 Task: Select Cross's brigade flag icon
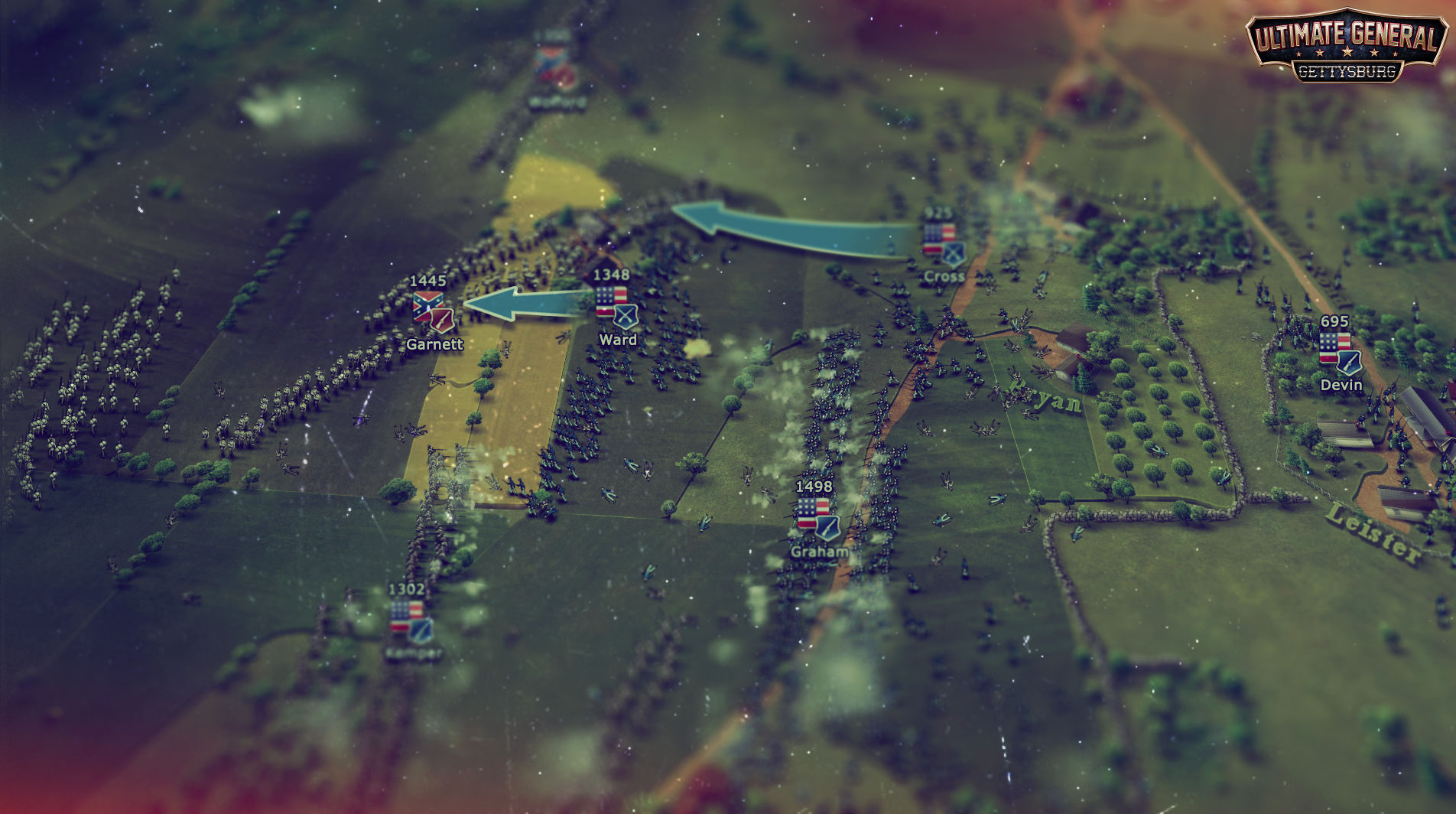tap(939, 233)
